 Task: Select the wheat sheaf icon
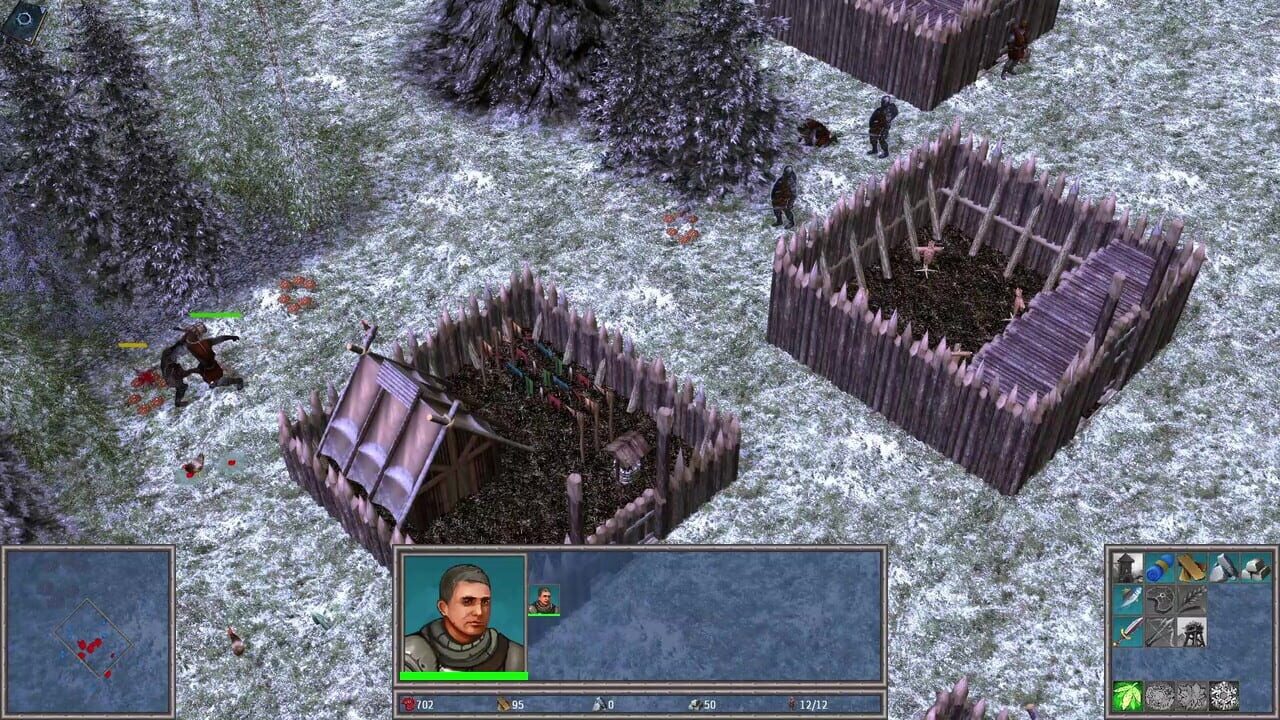click(x=1192, y=599)
